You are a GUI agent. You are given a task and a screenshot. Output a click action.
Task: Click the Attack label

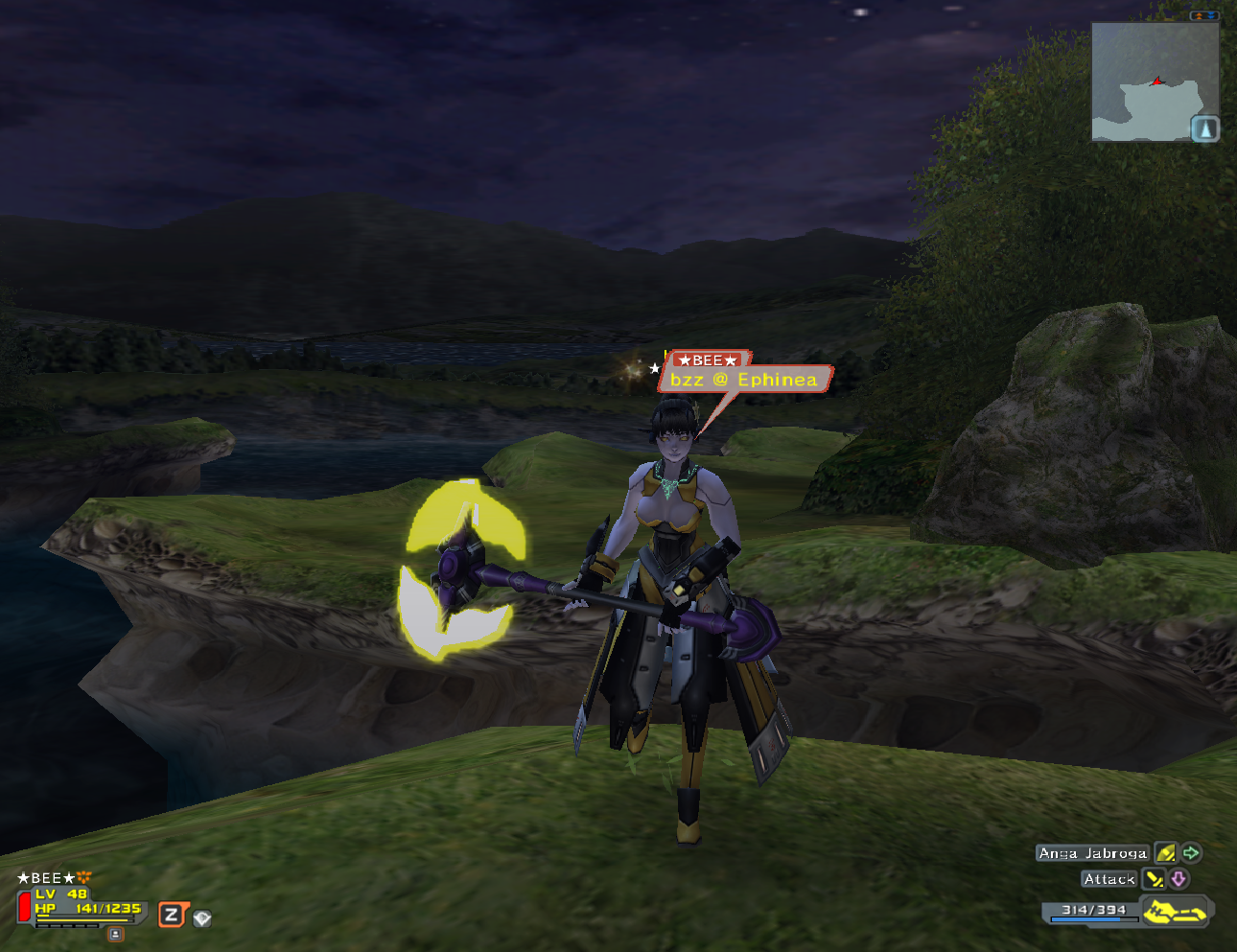(1109, 878)
